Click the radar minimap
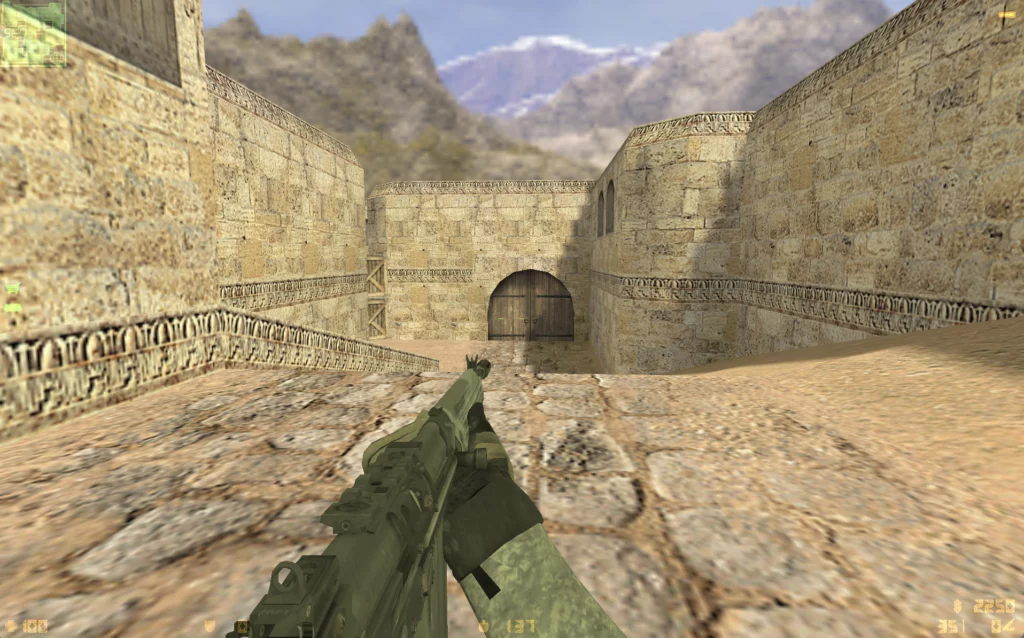This screenshot has width=1024, height=638. click(33, 33)
